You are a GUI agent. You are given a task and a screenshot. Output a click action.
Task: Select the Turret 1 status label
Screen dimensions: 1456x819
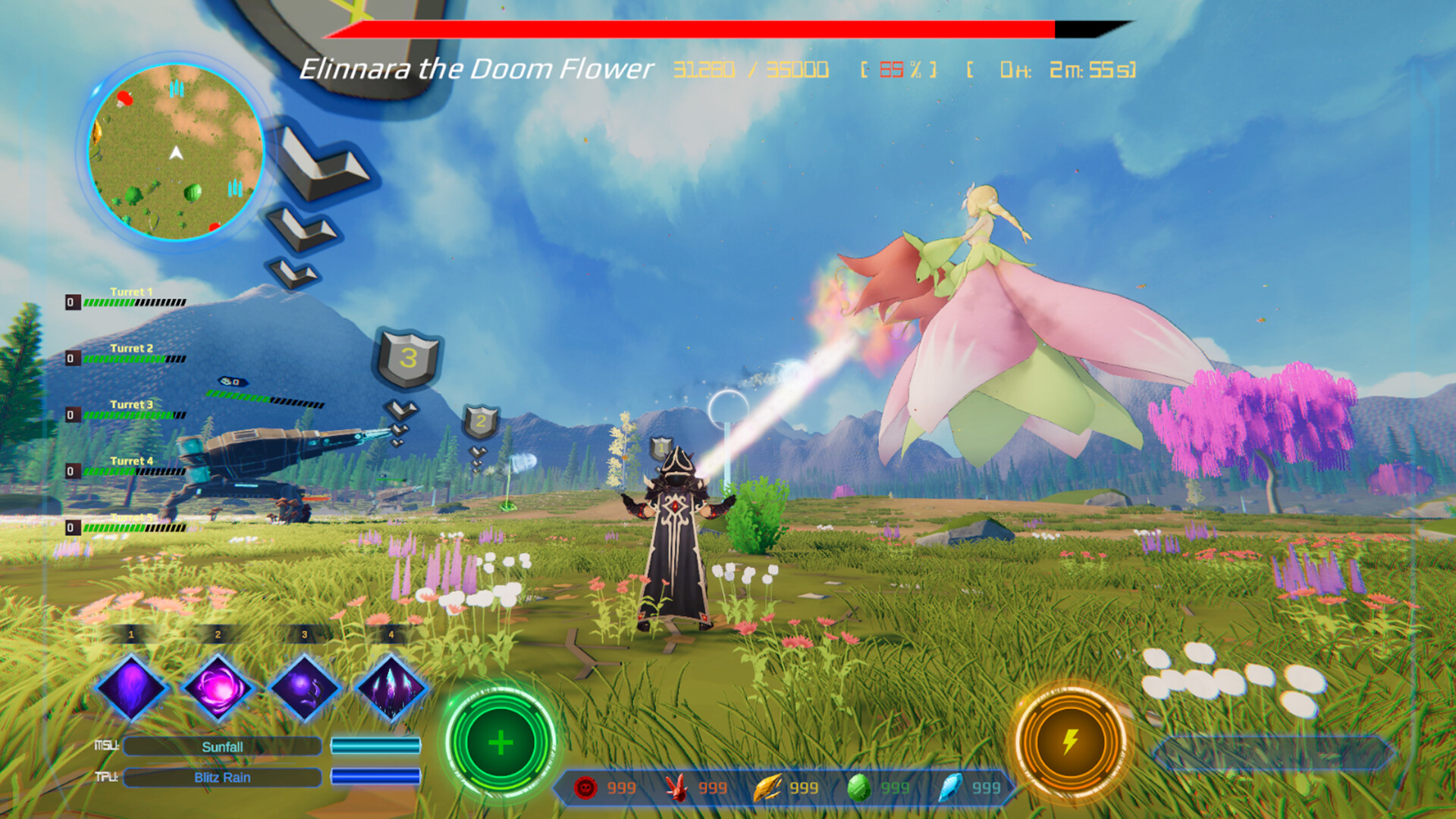pos(130,290)
